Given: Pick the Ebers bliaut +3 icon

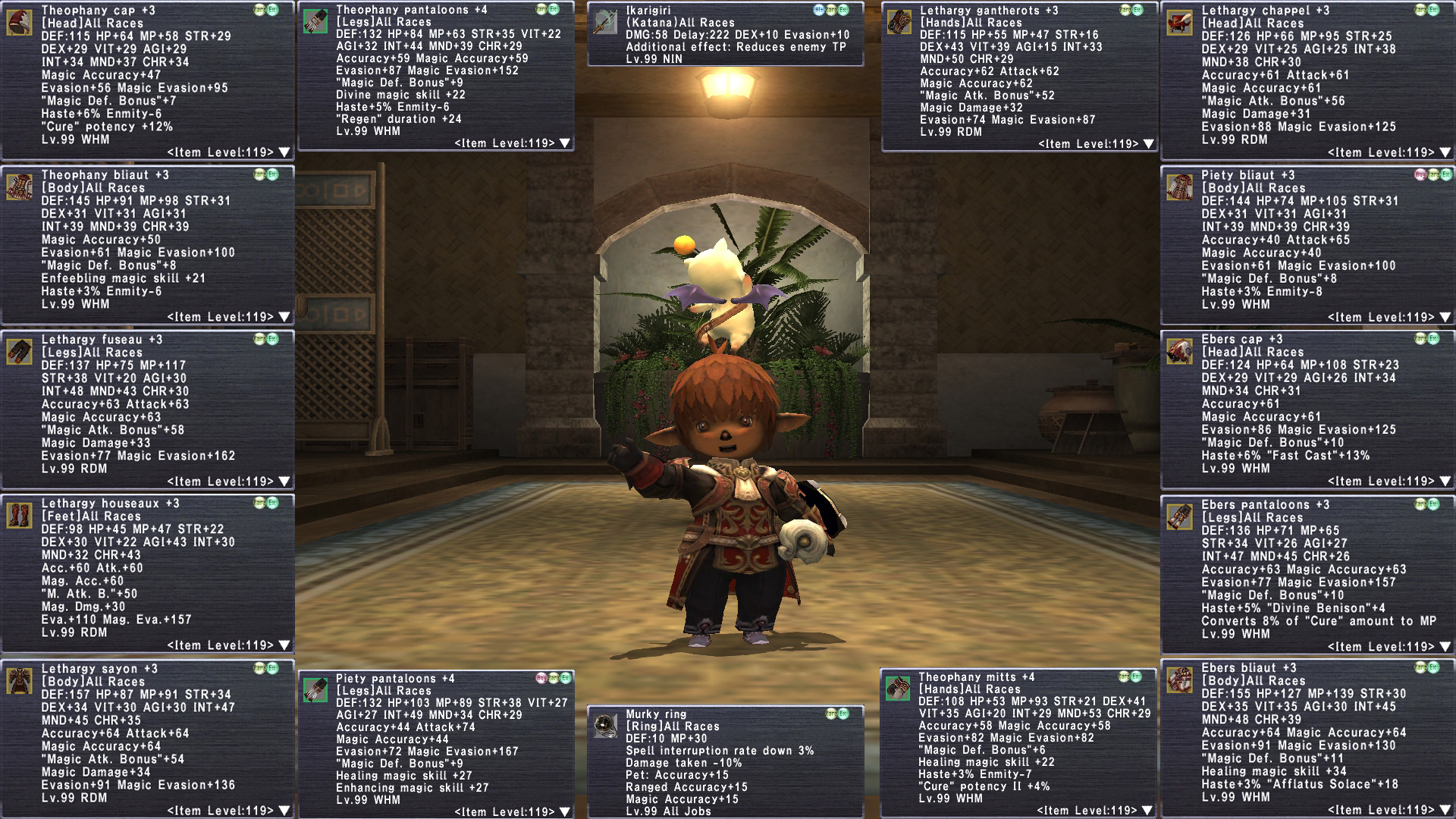Looking at the screenshot, I should (1180, 680).
